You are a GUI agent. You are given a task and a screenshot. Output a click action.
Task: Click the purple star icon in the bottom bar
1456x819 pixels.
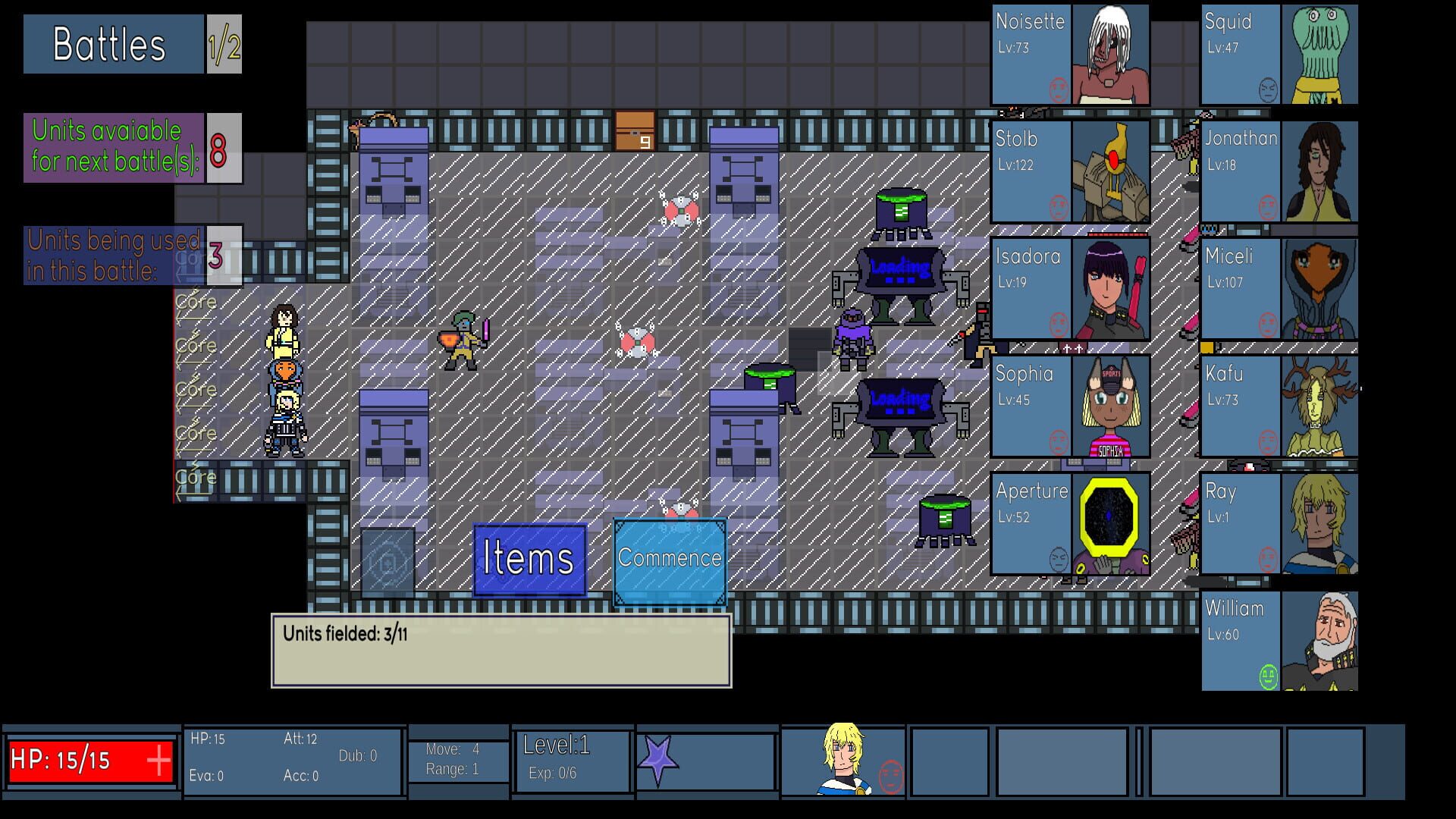[x=657, y=757]
